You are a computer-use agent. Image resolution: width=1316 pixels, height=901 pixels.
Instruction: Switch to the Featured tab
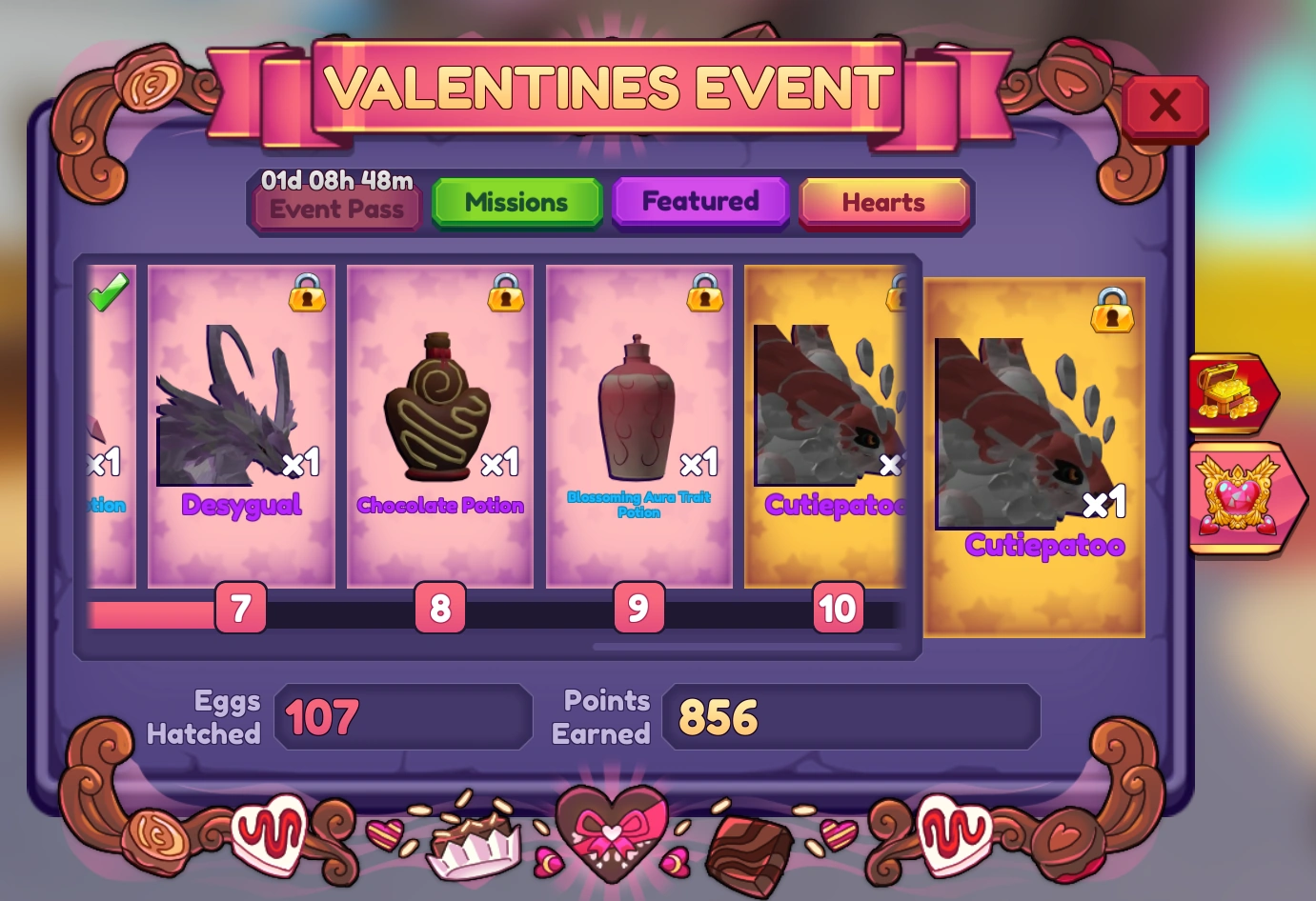[x=700, y=201]
